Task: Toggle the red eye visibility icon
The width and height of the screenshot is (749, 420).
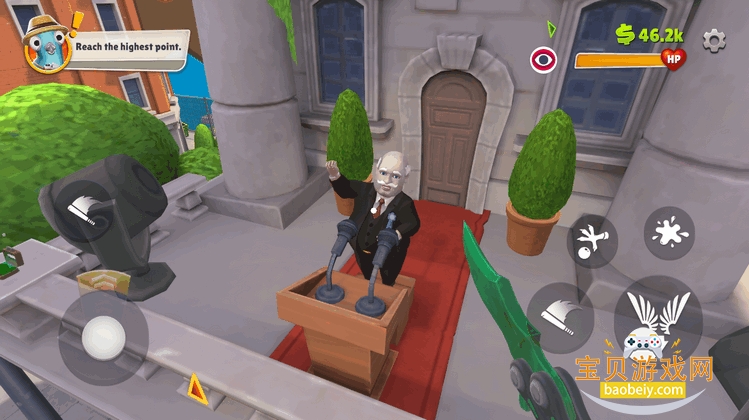Action: pyautogui.click(x=544, y=60)
